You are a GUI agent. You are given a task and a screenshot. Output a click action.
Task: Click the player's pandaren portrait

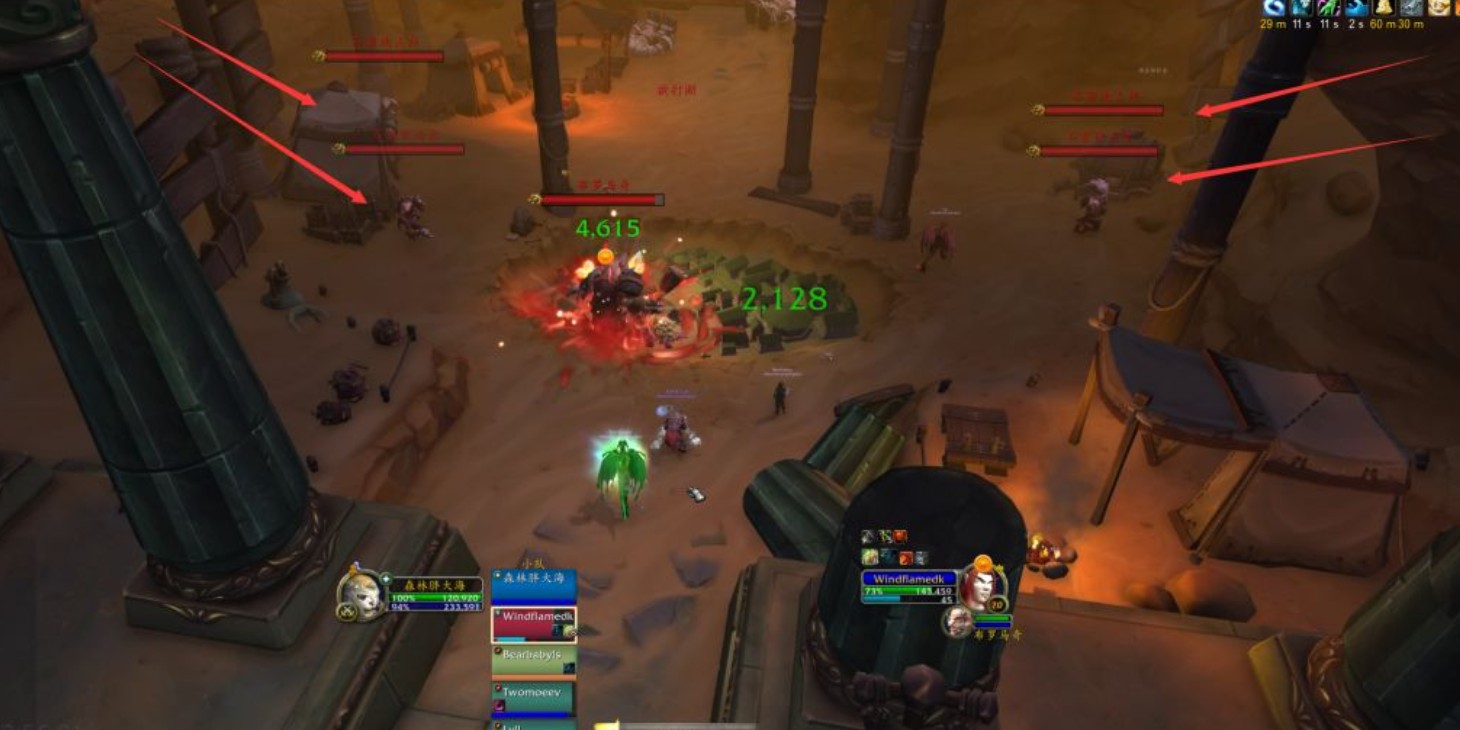tap(360, 594)
